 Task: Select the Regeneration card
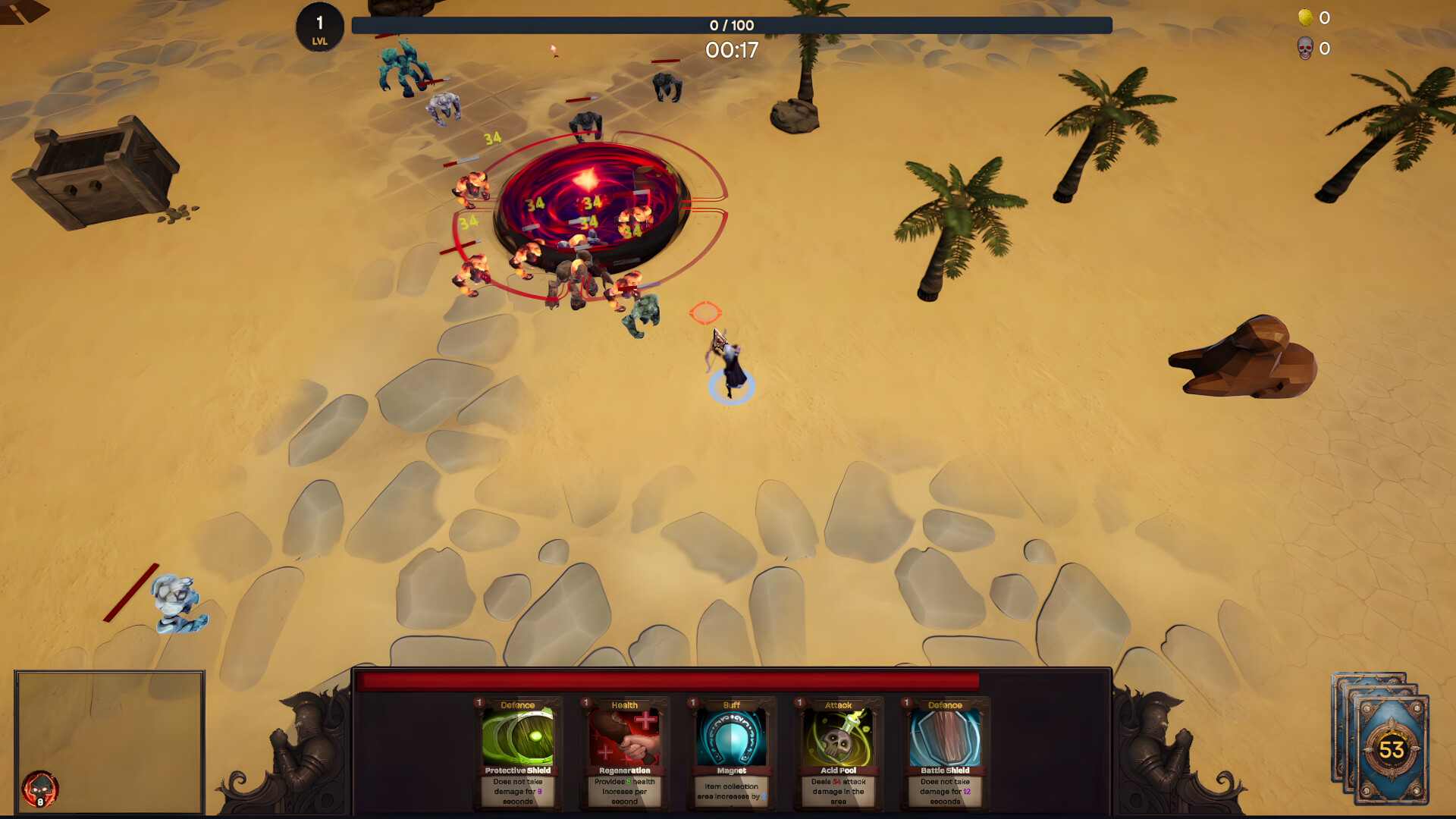point(624,755)
